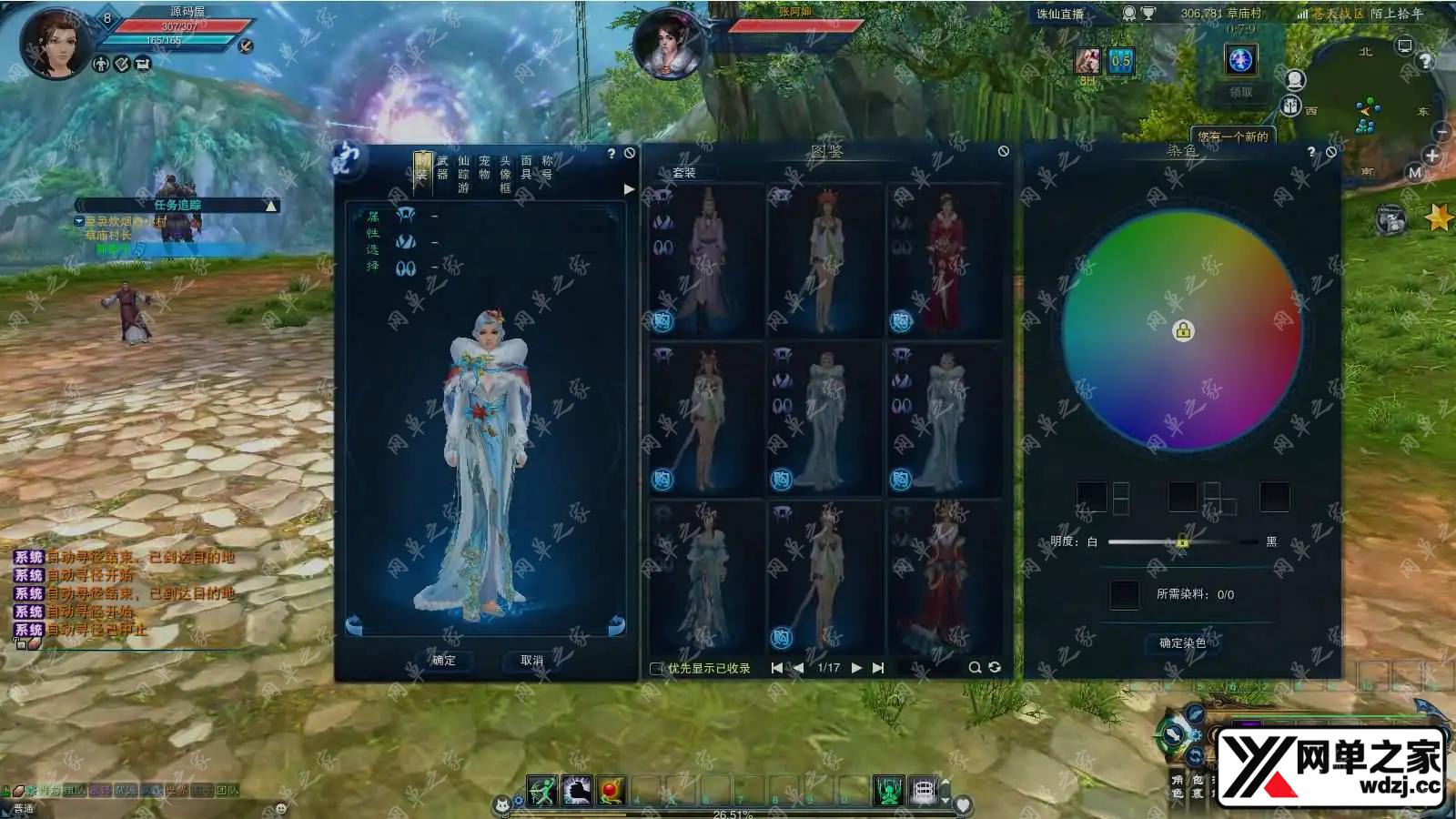Switch to the 武器 weapon tab

442,167
